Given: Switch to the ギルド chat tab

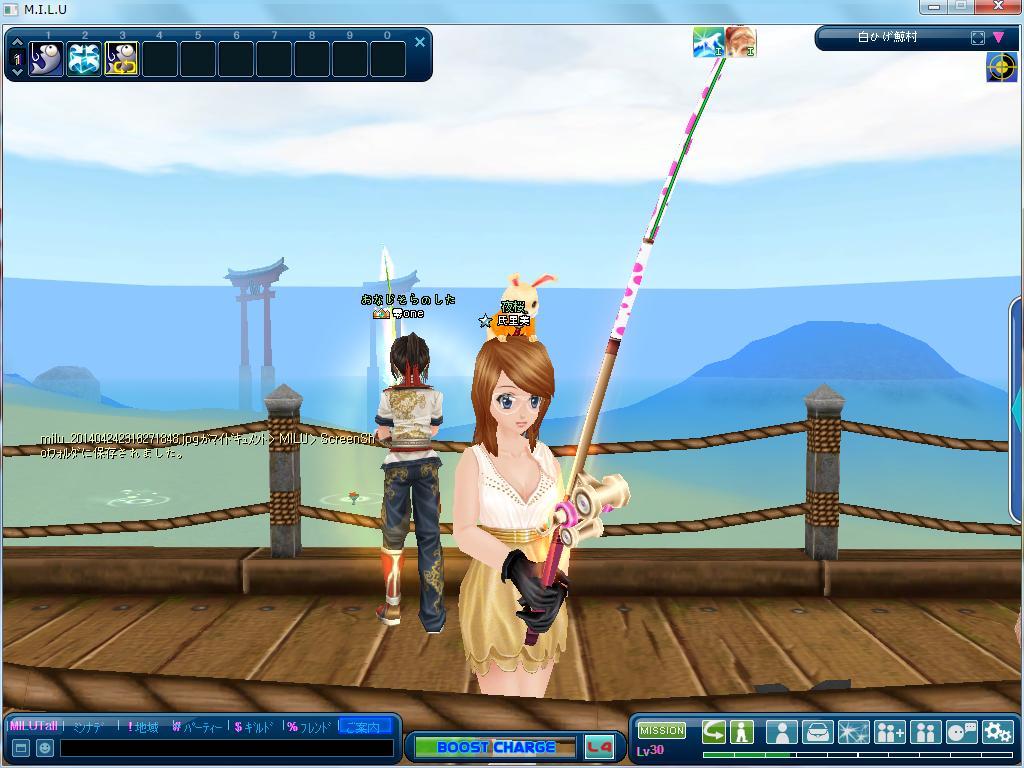Looking at the screenshot, I should (254, 727).
